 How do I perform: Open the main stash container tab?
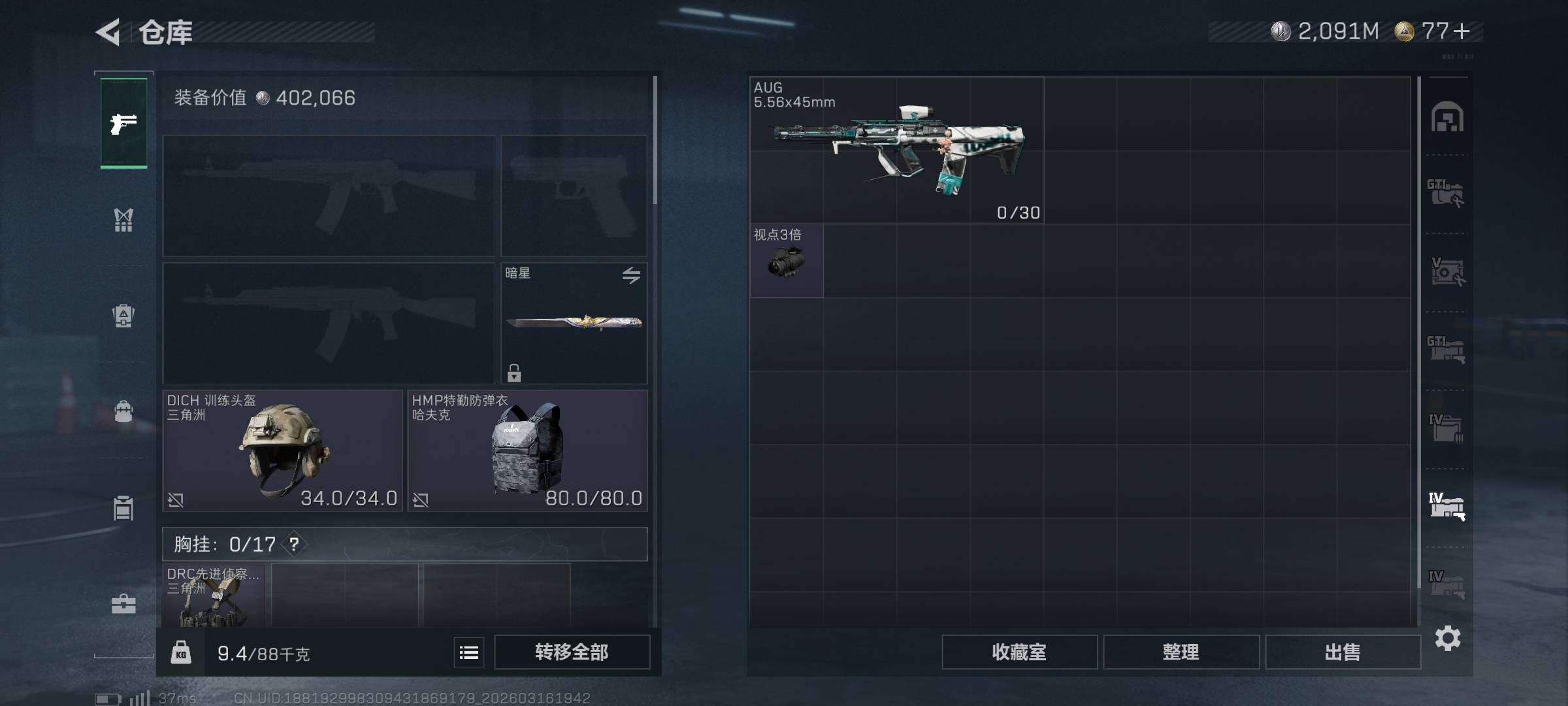tap(1447, 118)
